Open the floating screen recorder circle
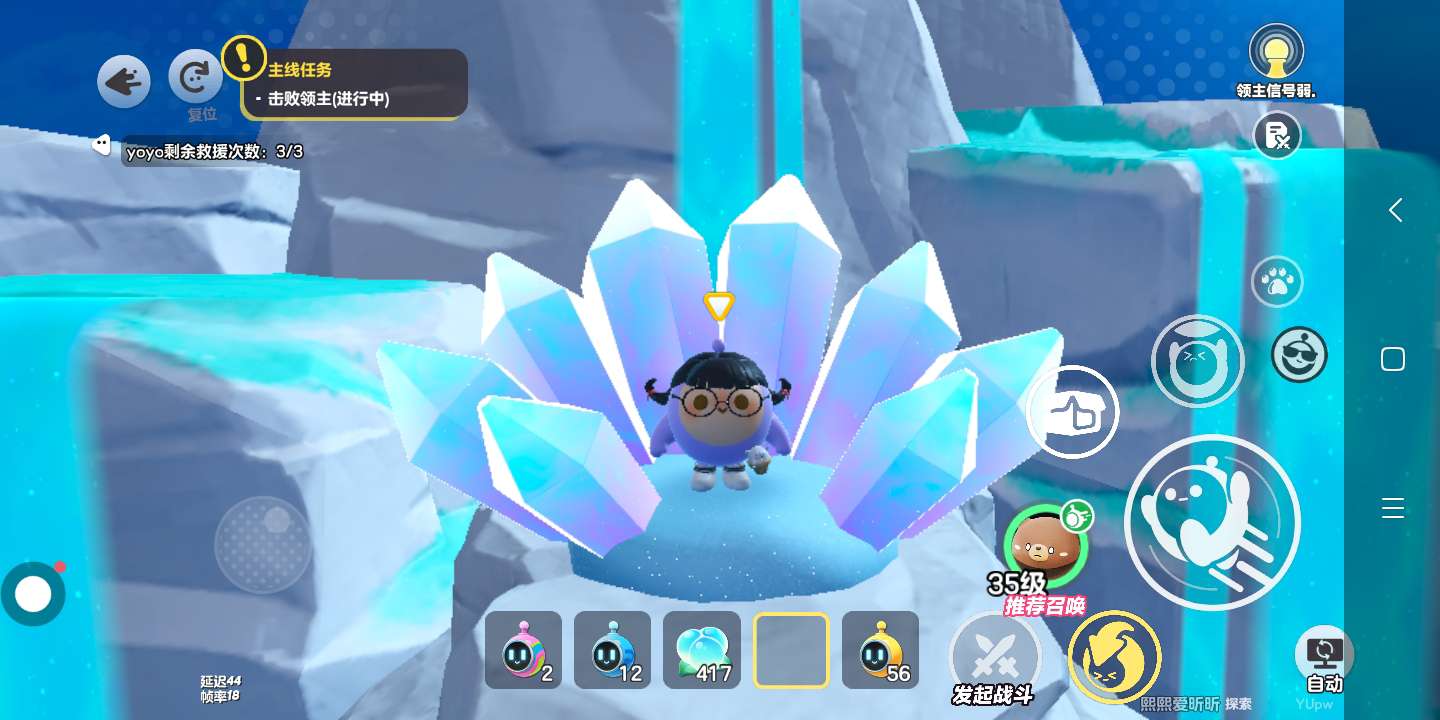The width and height of the screenshot is (1440, 720). (x=33, y=594)
